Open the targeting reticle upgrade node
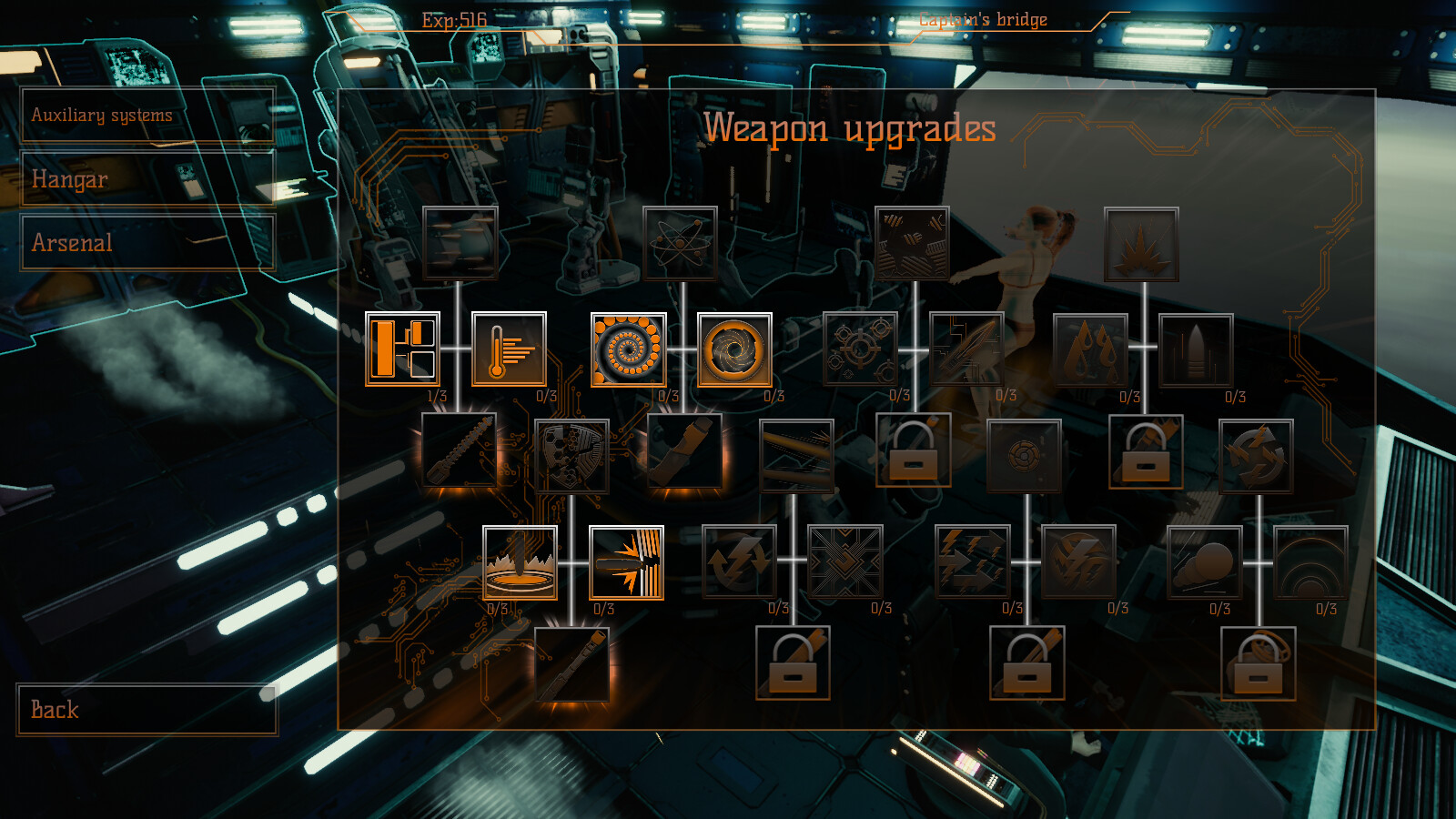 [859, 352]
